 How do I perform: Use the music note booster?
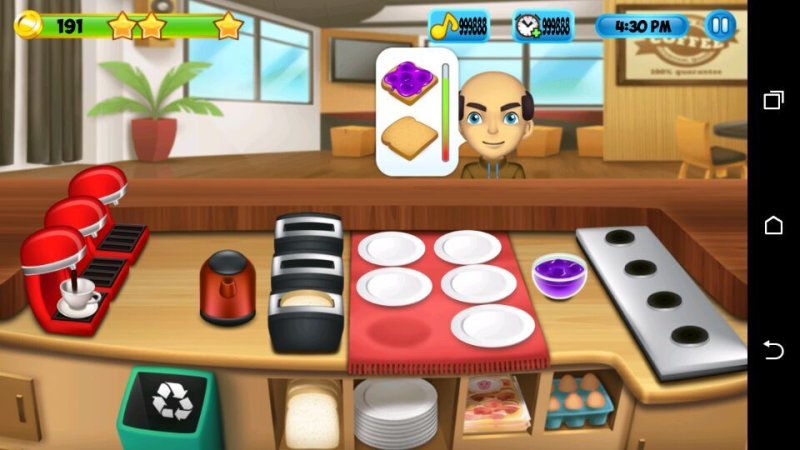(x=459, y=25)
